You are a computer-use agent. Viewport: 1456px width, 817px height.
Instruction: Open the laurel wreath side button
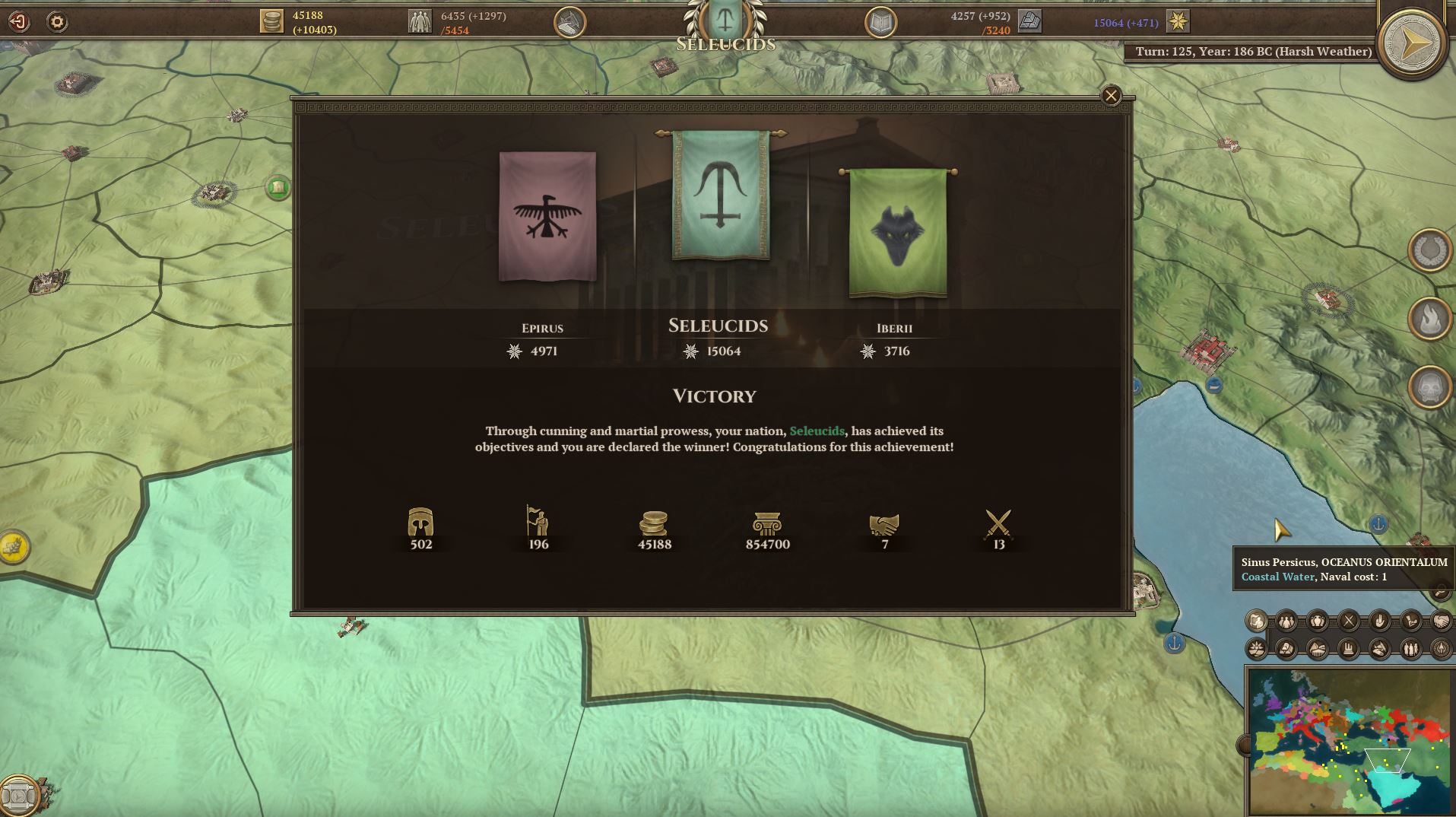pos(1429,250)
